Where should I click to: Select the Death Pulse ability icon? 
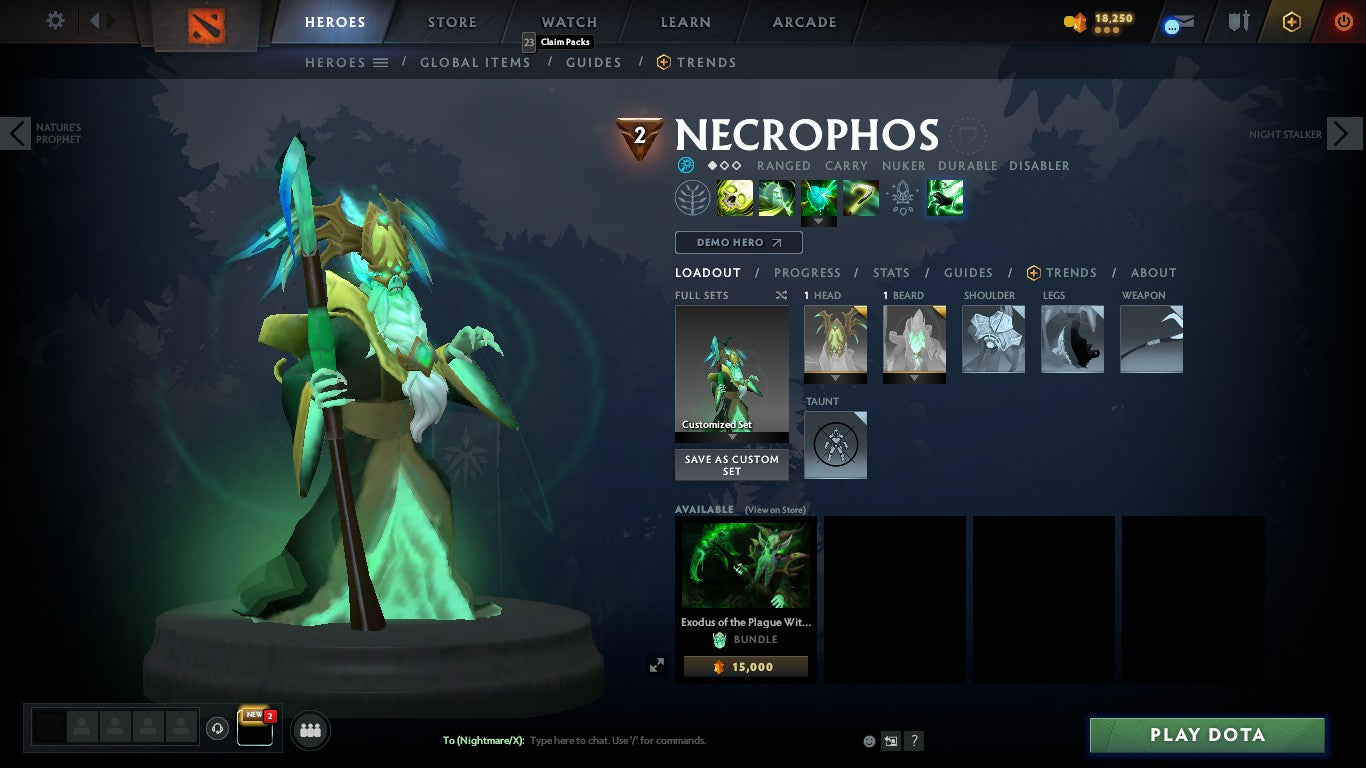tap(735, 196)
